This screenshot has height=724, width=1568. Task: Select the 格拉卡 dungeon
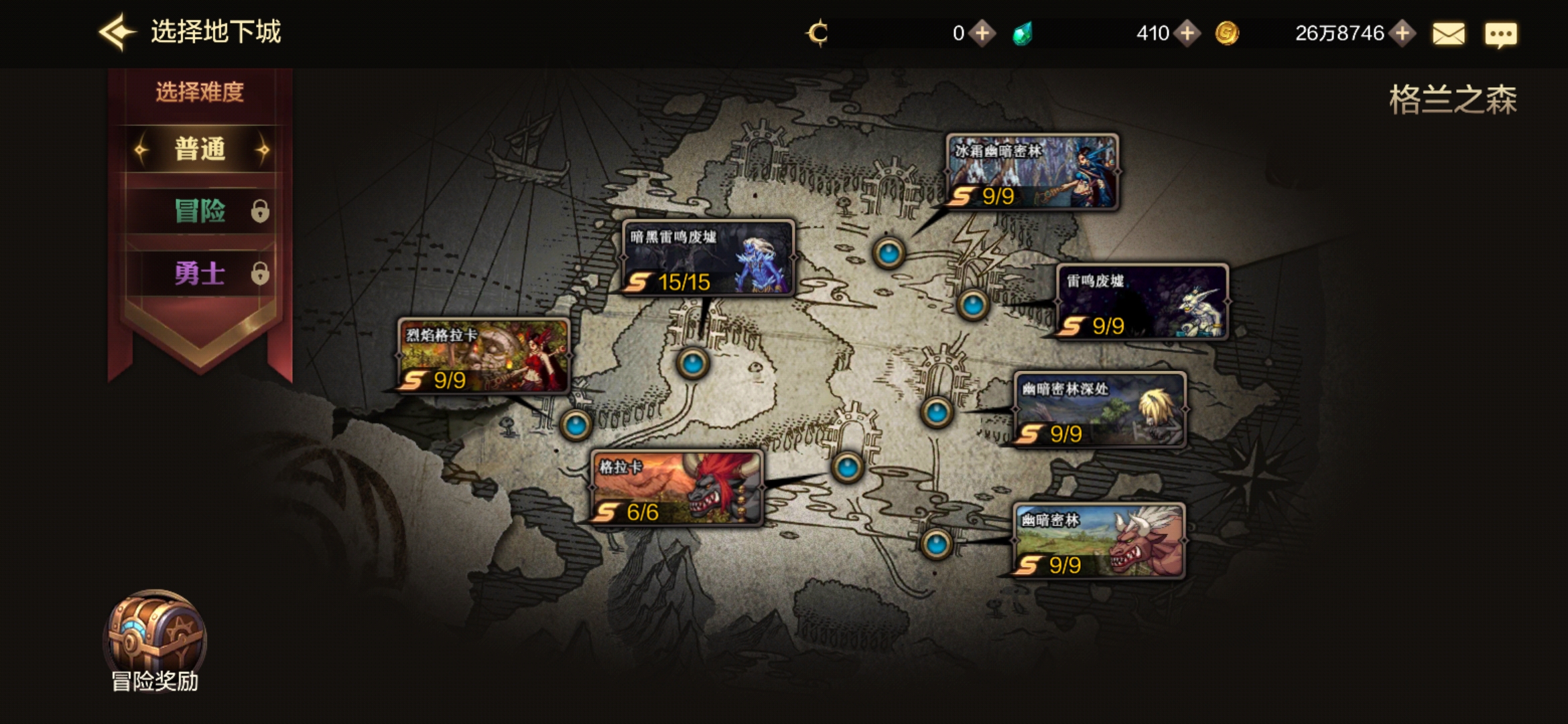point(676,487)
